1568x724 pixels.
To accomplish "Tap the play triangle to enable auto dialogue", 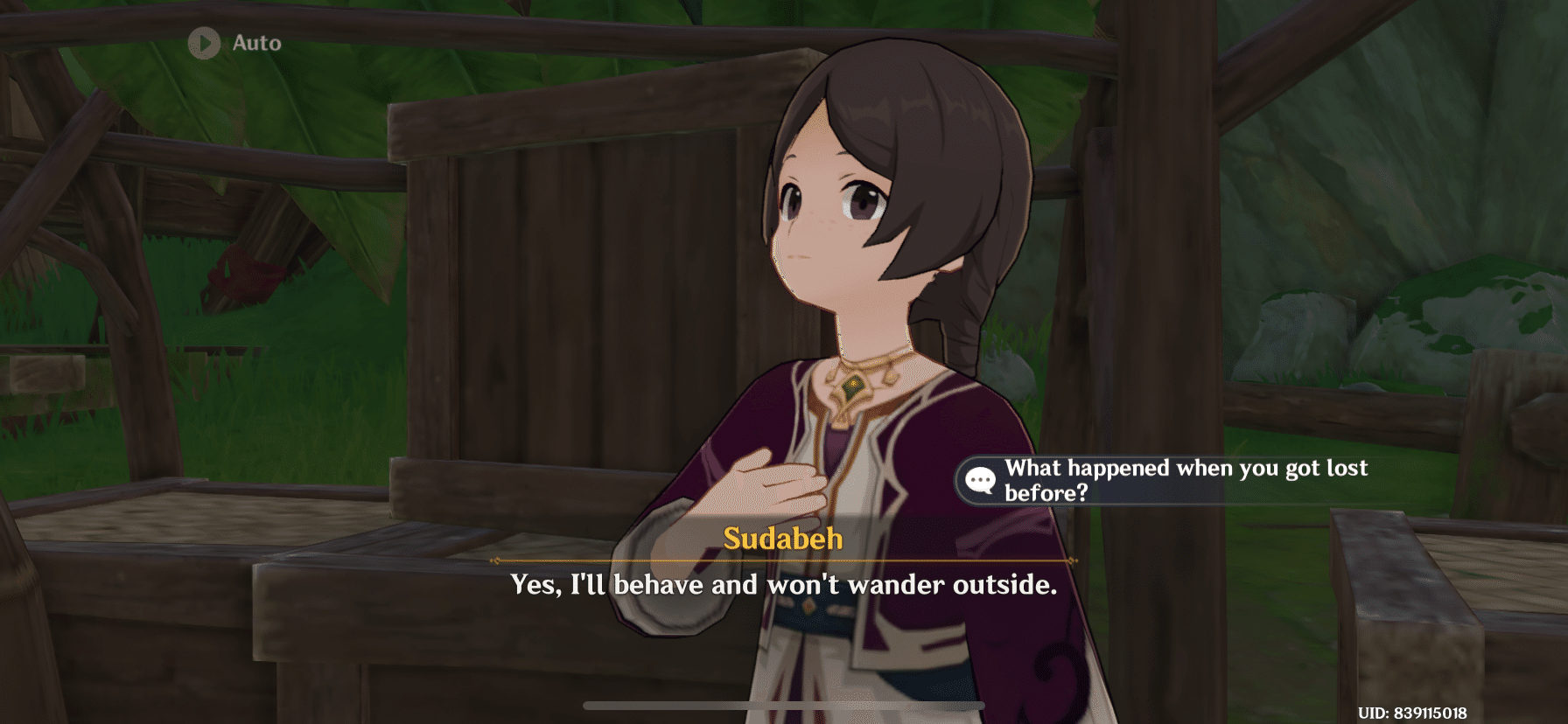I will (206, 45).
